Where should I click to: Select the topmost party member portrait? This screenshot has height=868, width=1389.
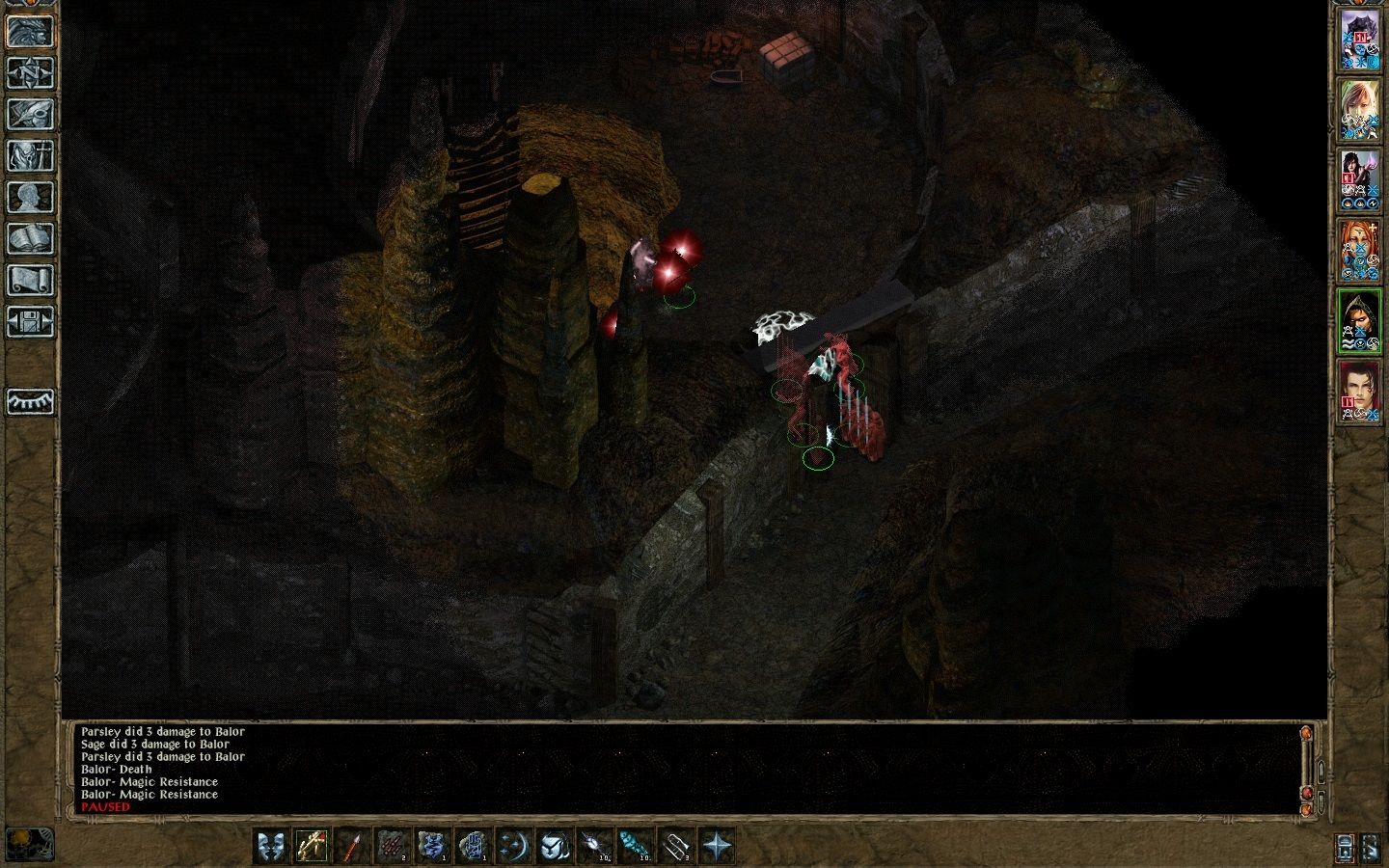[x=1360, y=39]
